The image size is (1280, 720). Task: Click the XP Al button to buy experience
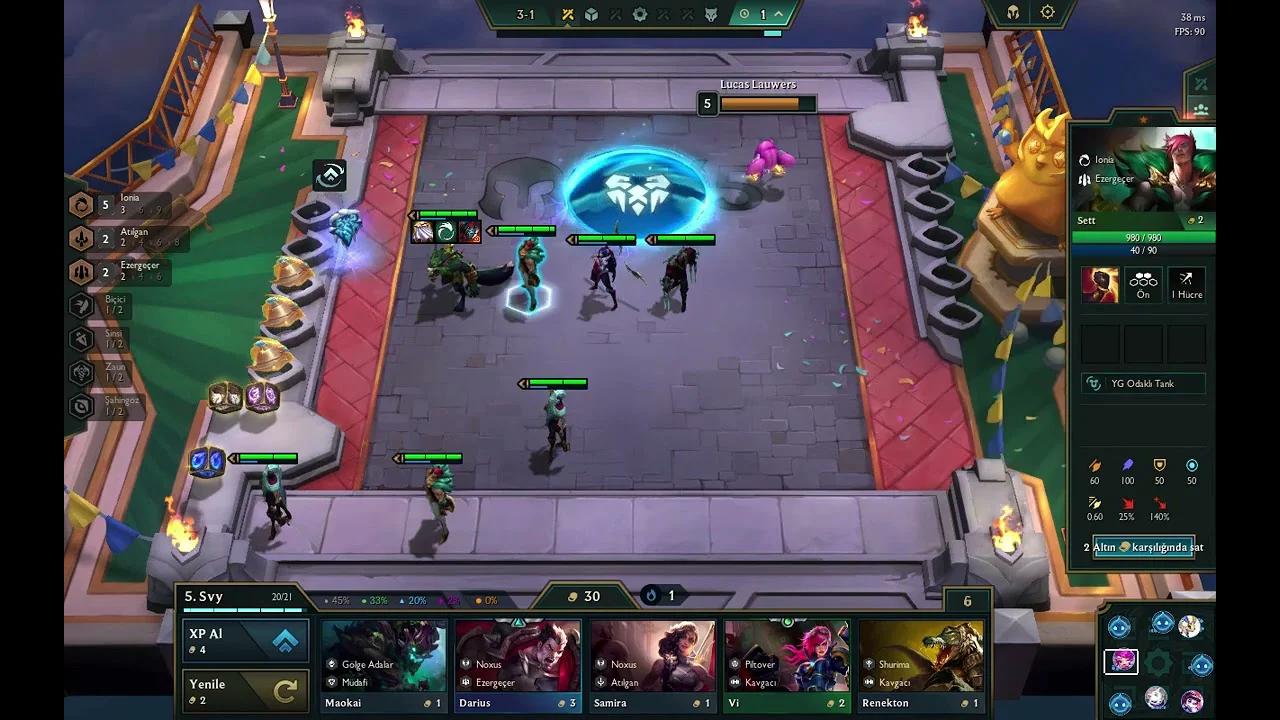click(244, 640)
